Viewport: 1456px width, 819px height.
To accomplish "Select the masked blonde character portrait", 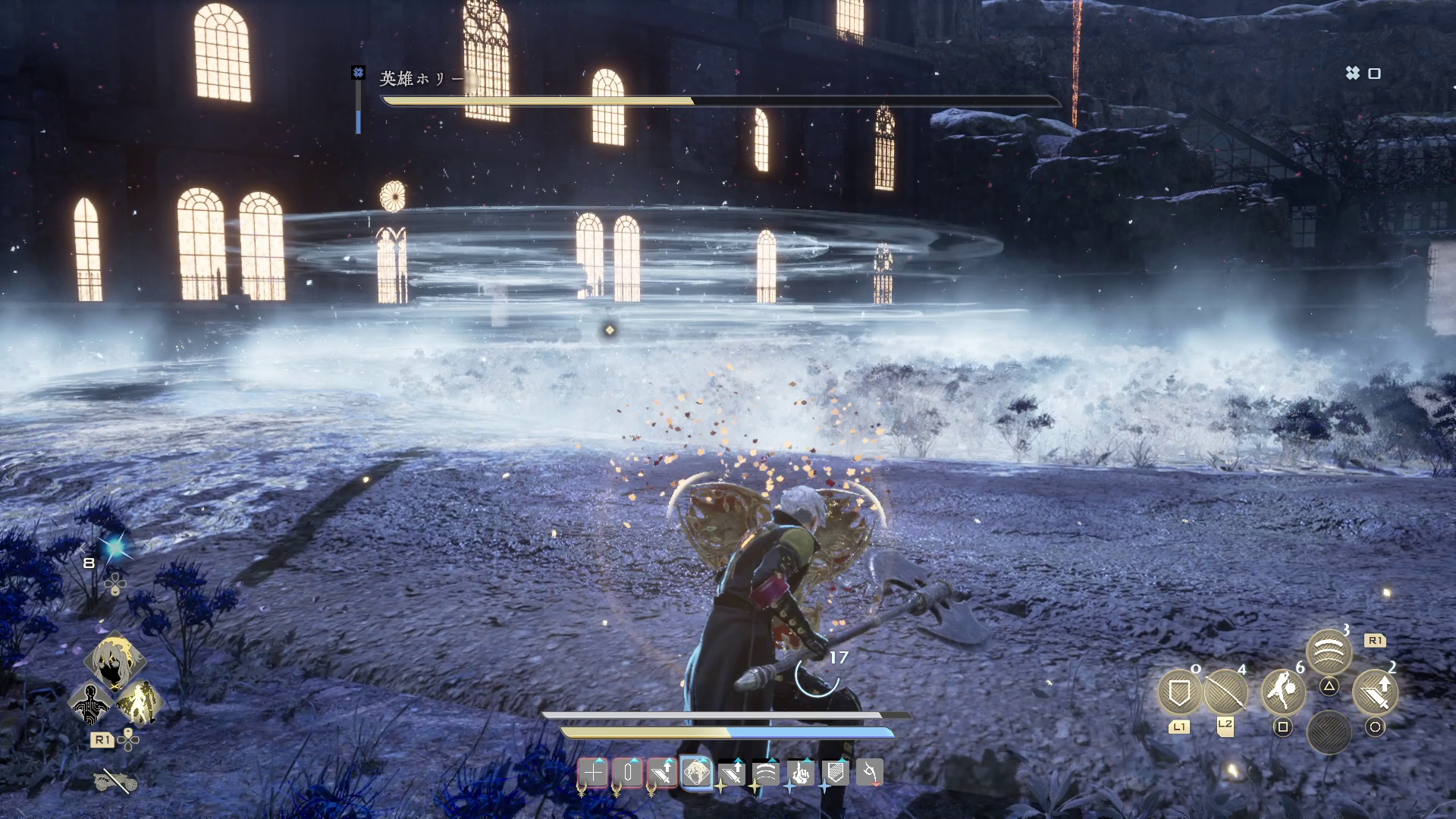I will pyautogui.click(x=115, y=660).
